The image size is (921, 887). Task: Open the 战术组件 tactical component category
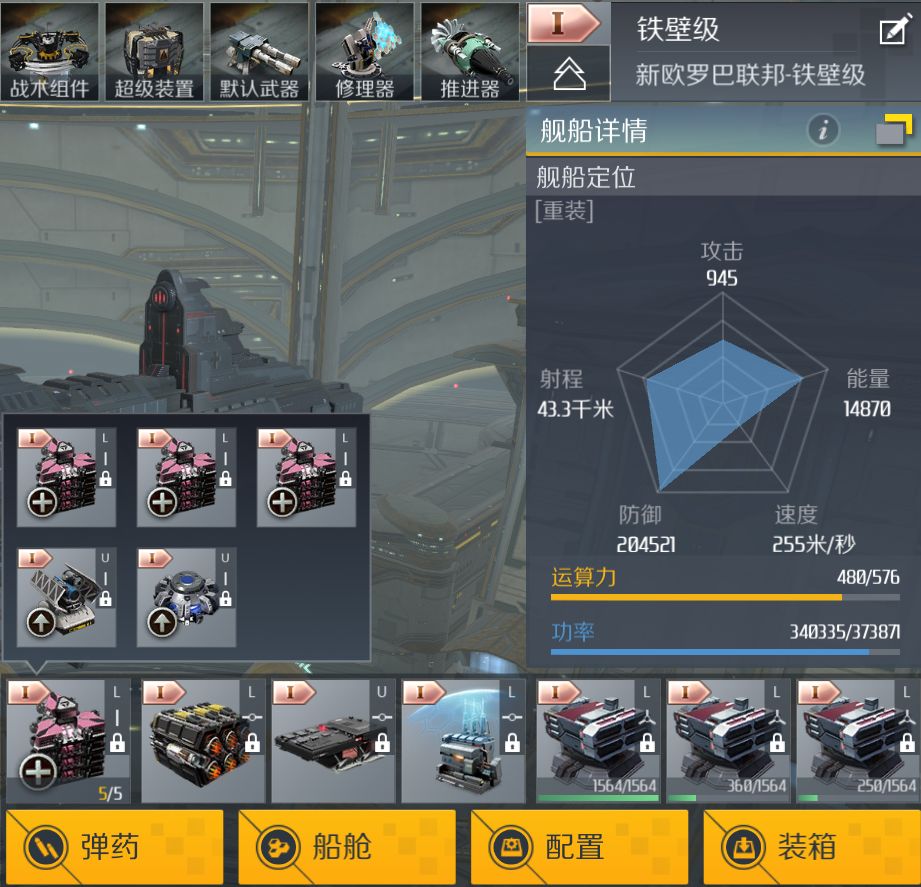point(50,51)
